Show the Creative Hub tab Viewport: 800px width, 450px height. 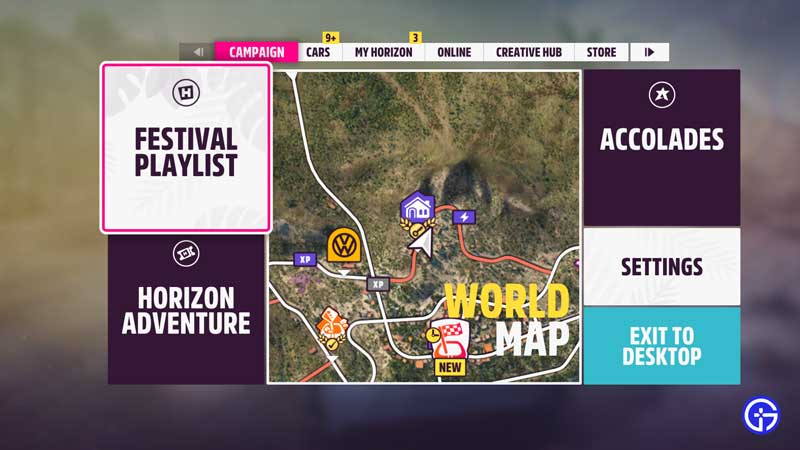coord(528,52)
